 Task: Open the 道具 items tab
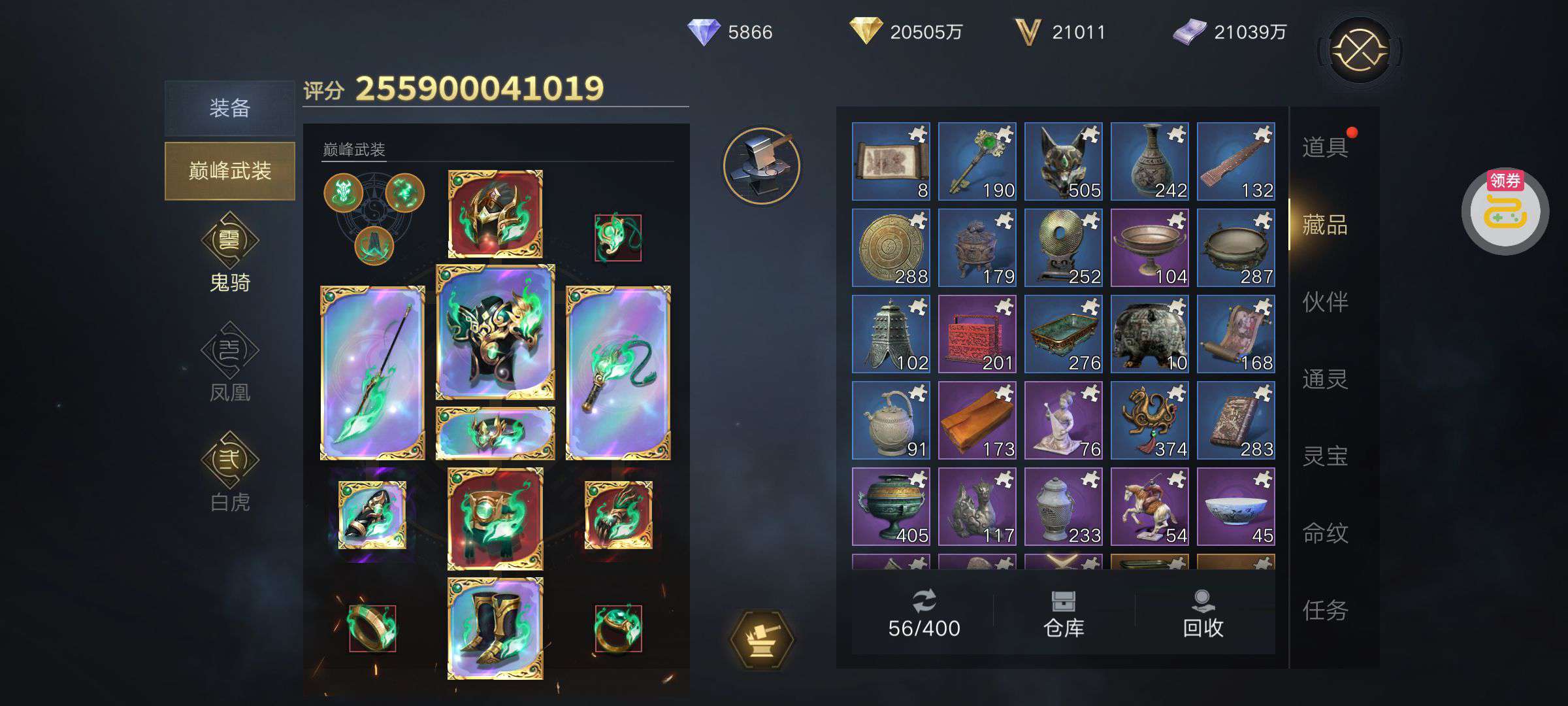1325,148
